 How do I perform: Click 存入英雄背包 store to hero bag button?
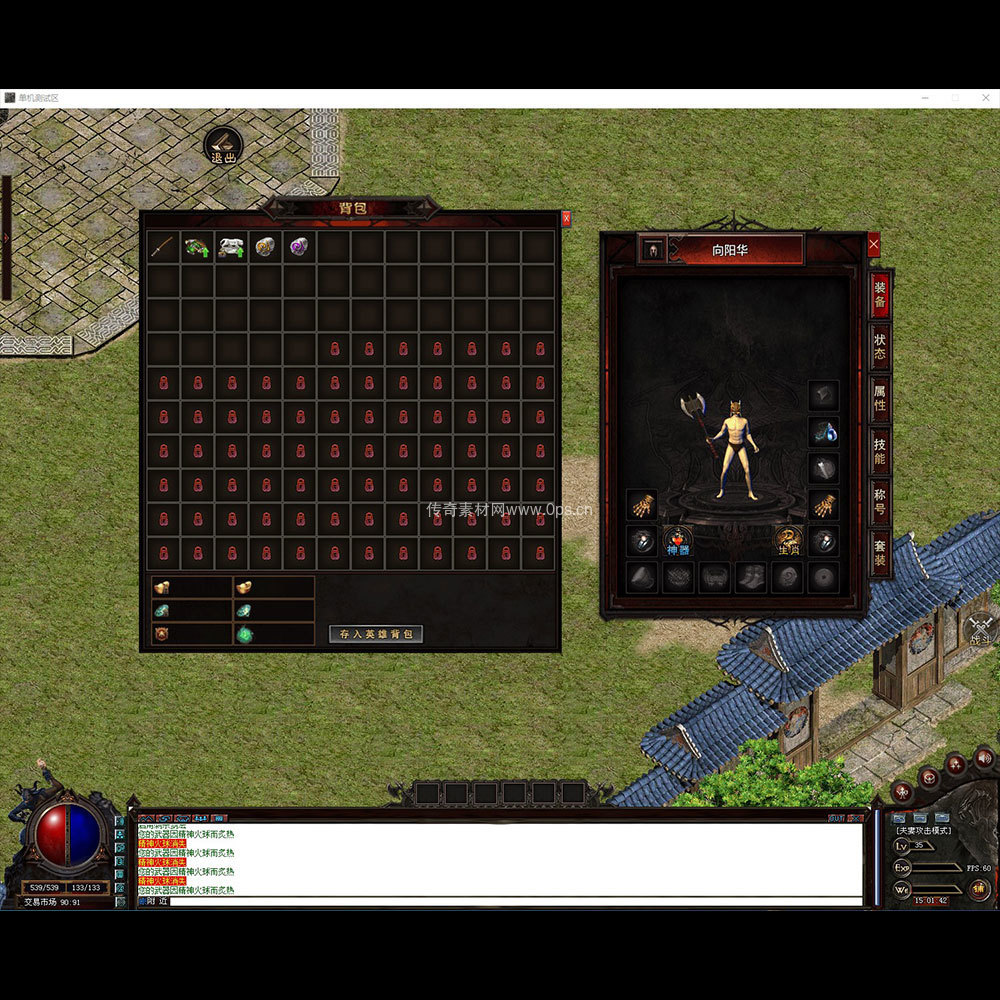(376, 634)
